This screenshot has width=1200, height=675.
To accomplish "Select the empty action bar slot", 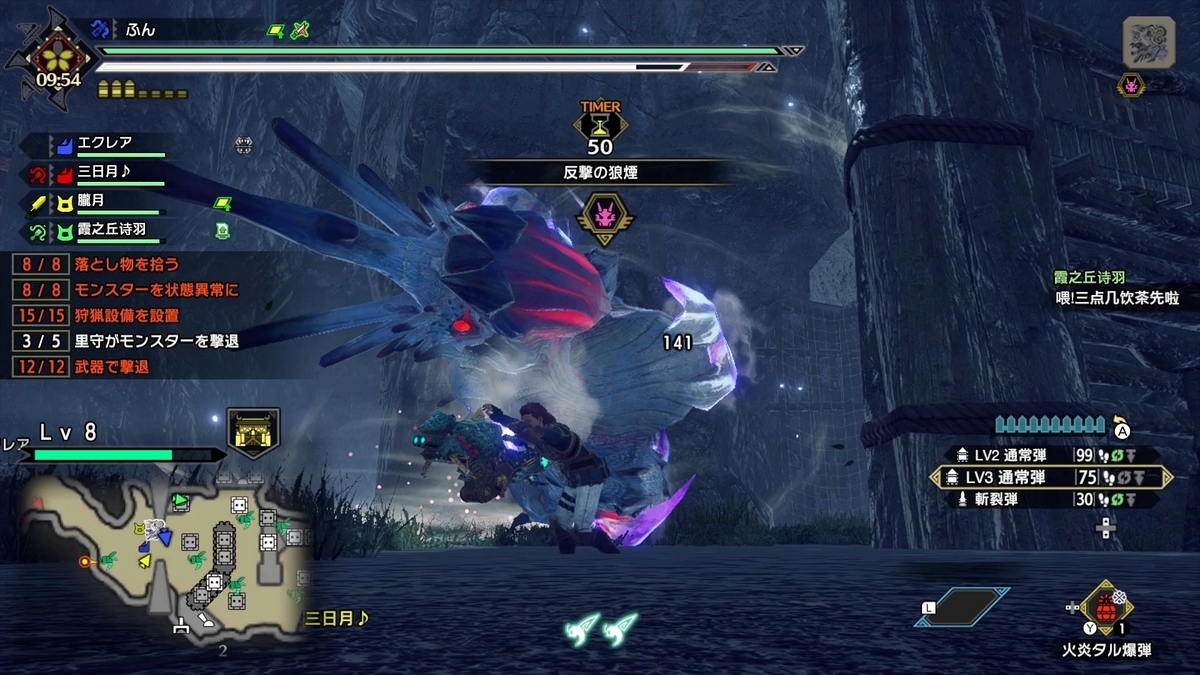I will (961, 607).
